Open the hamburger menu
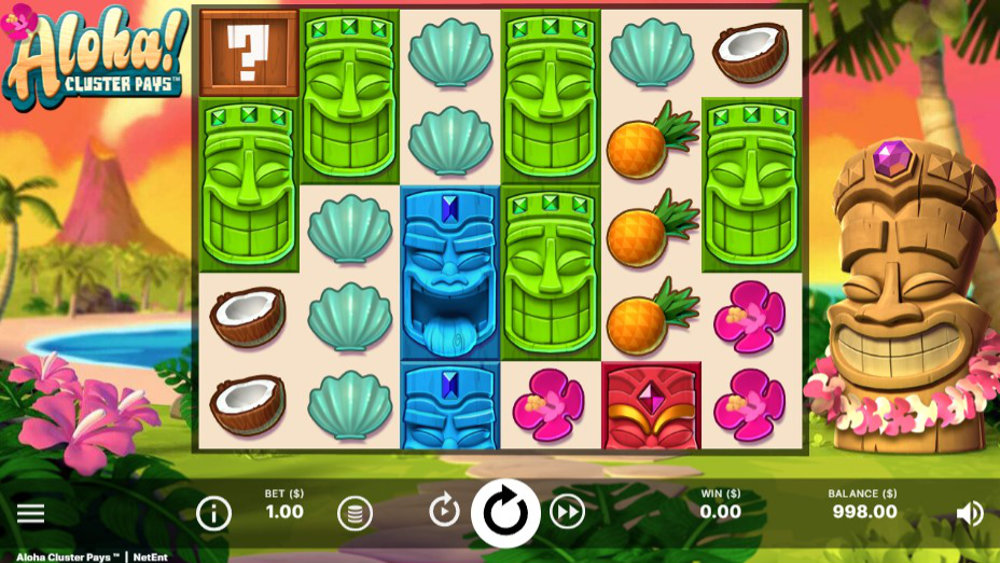Screen dimensions: 1000x563 (x=31, y=514)
